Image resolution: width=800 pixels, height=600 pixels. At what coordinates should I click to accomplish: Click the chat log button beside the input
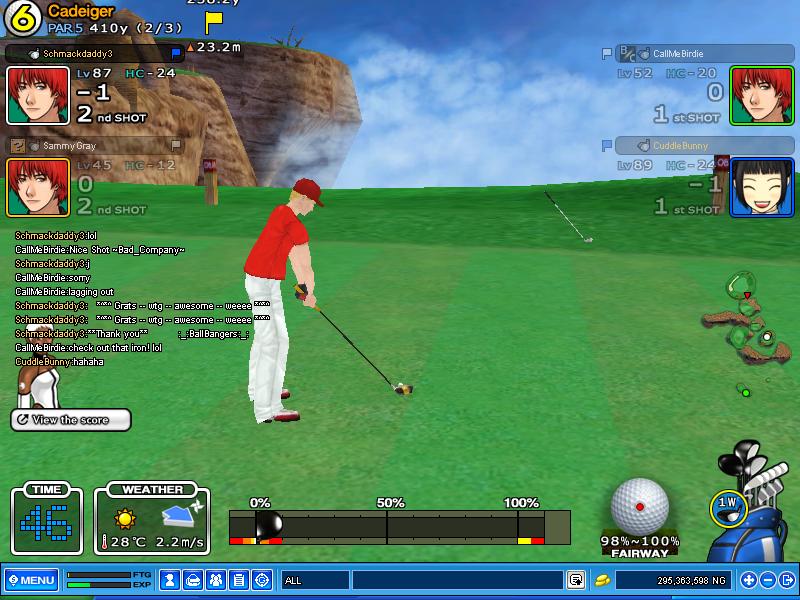click(x=576, y=580)
